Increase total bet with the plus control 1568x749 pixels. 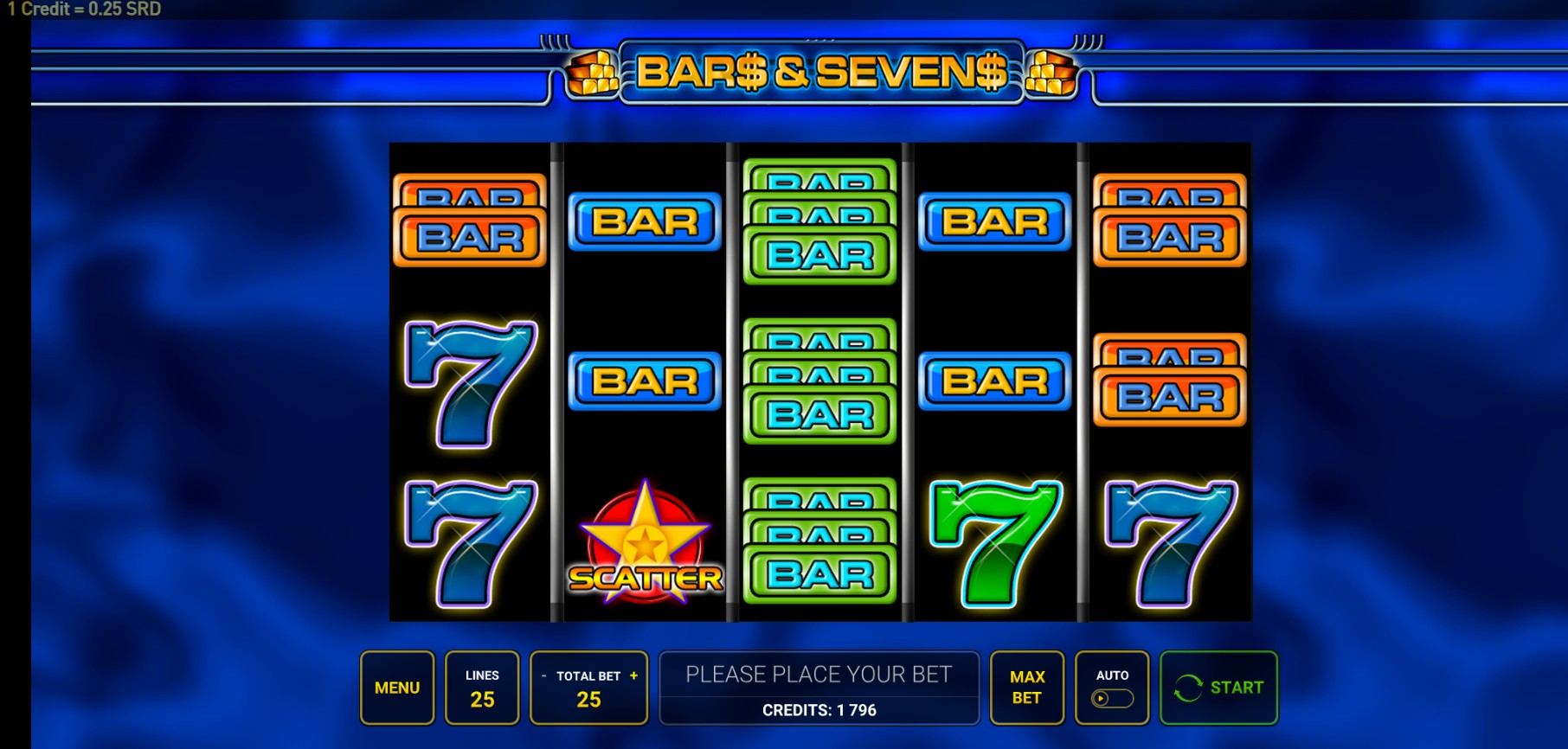[x=635, y=676]
